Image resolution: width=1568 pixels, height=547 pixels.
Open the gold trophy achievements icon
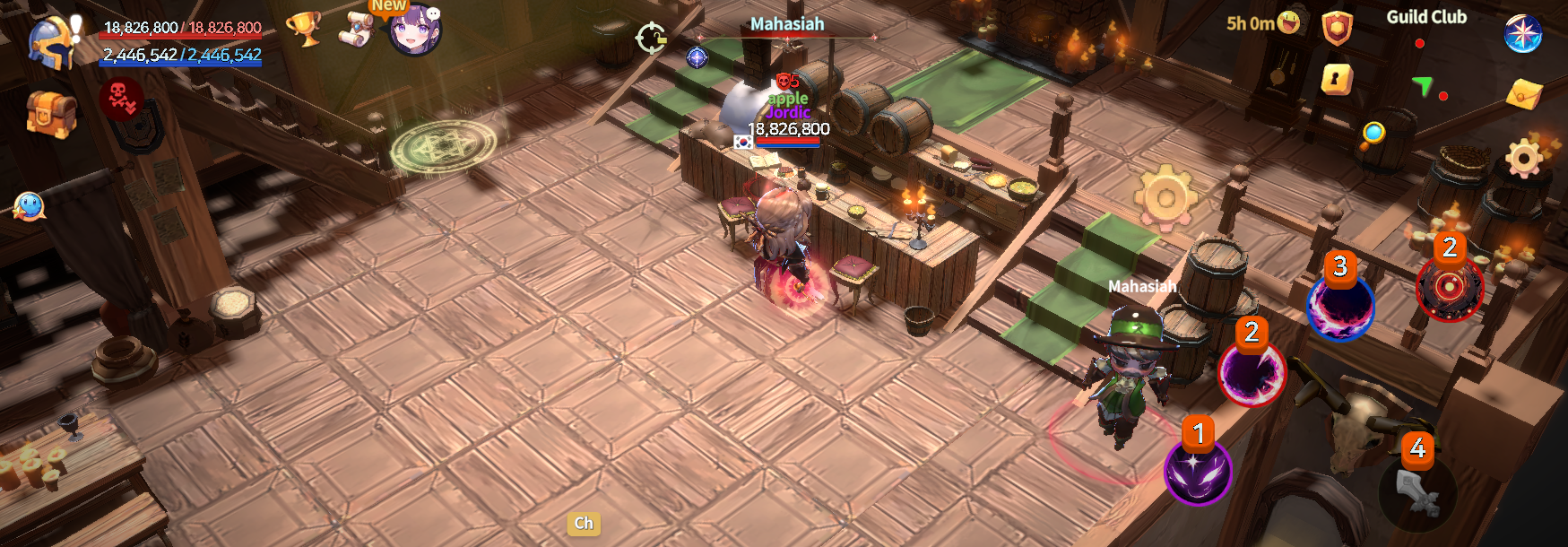304,28
